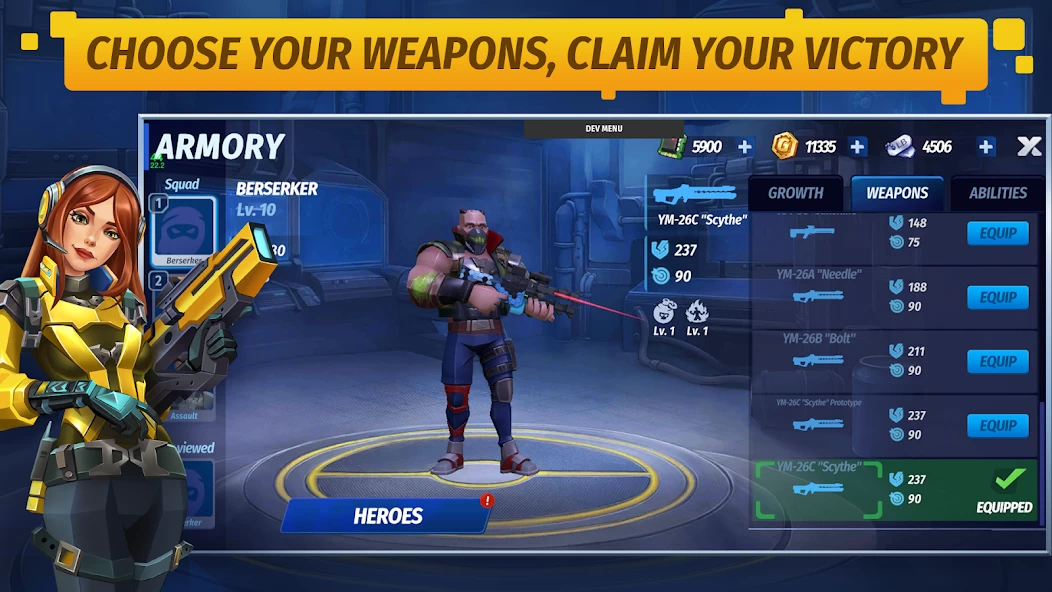Close the Armory screen
Viewport: 1052px width, 592px height.
click(1029, 147)
